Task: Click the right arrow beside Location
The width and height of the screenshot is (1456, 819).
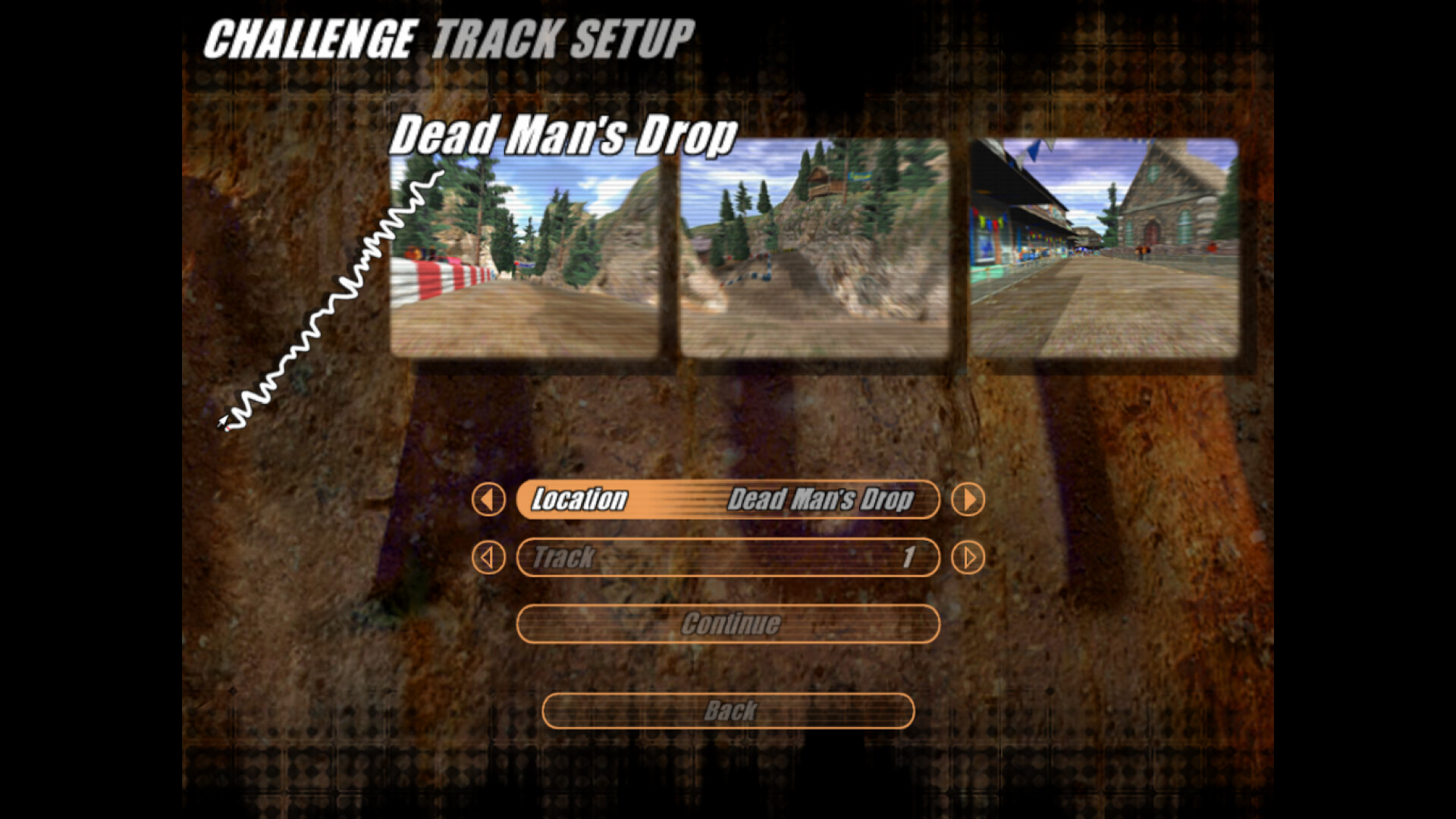Action: 968,500
